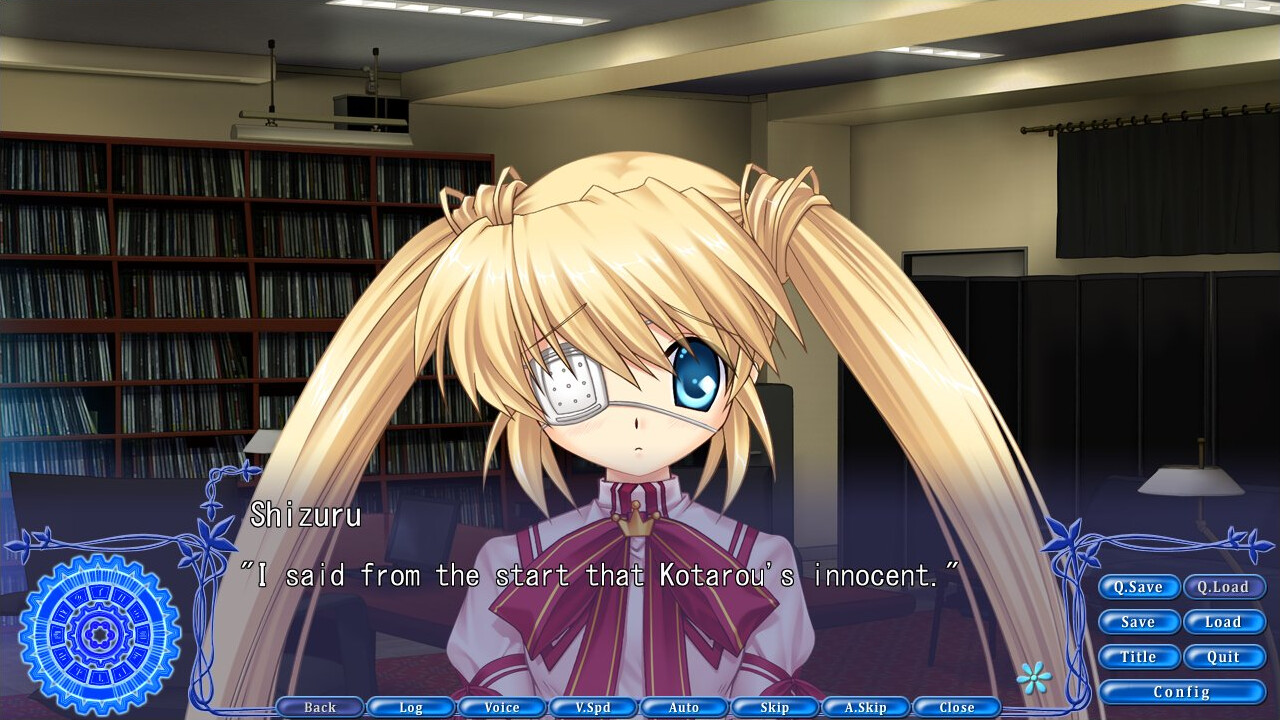Enable Auto read mode
Viewport: 1280px width, 720px height.
click(684, 707)
